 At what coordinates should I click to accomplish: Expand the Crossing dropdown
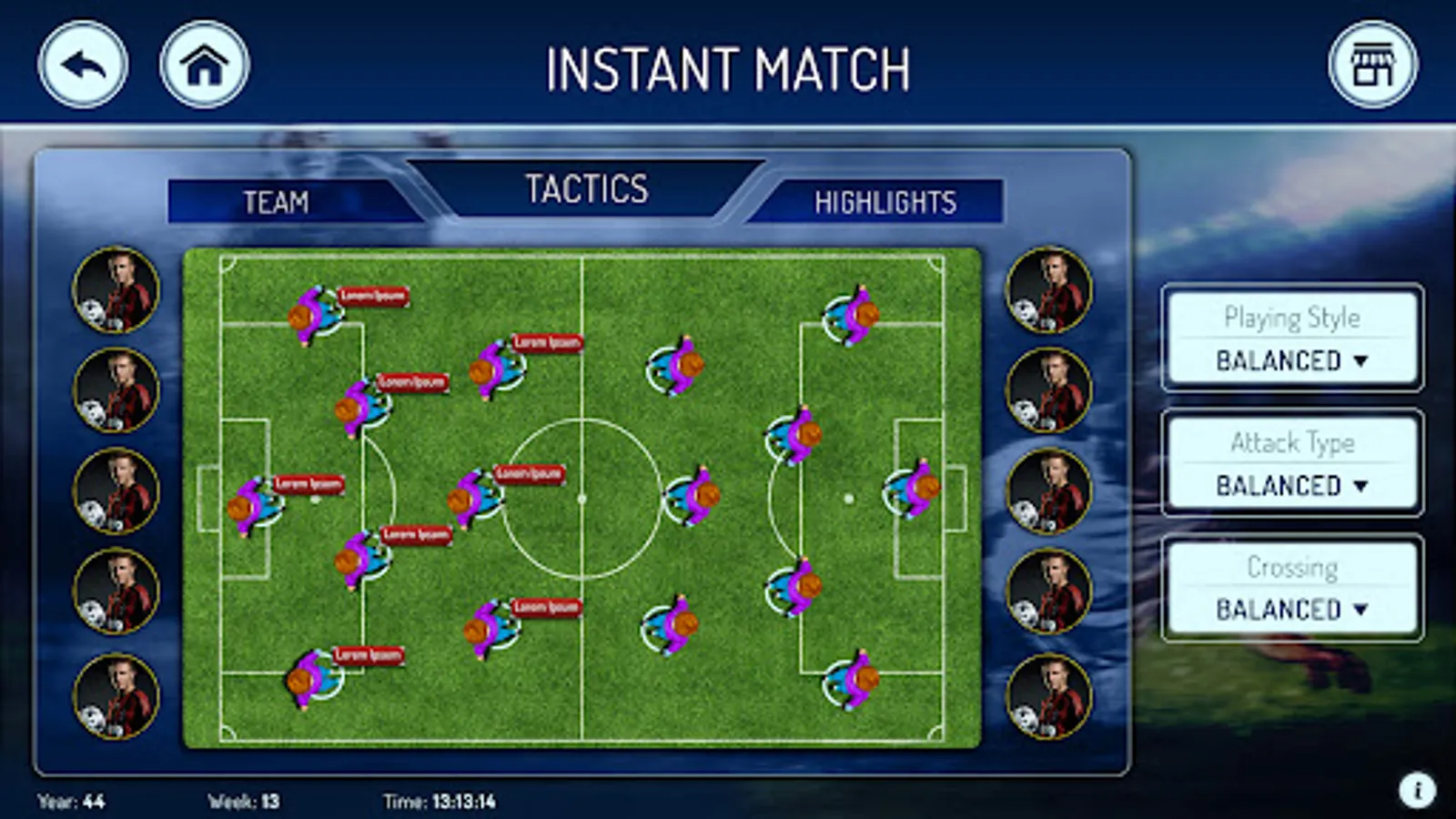pyautogui.click(x=1292, y=609)
